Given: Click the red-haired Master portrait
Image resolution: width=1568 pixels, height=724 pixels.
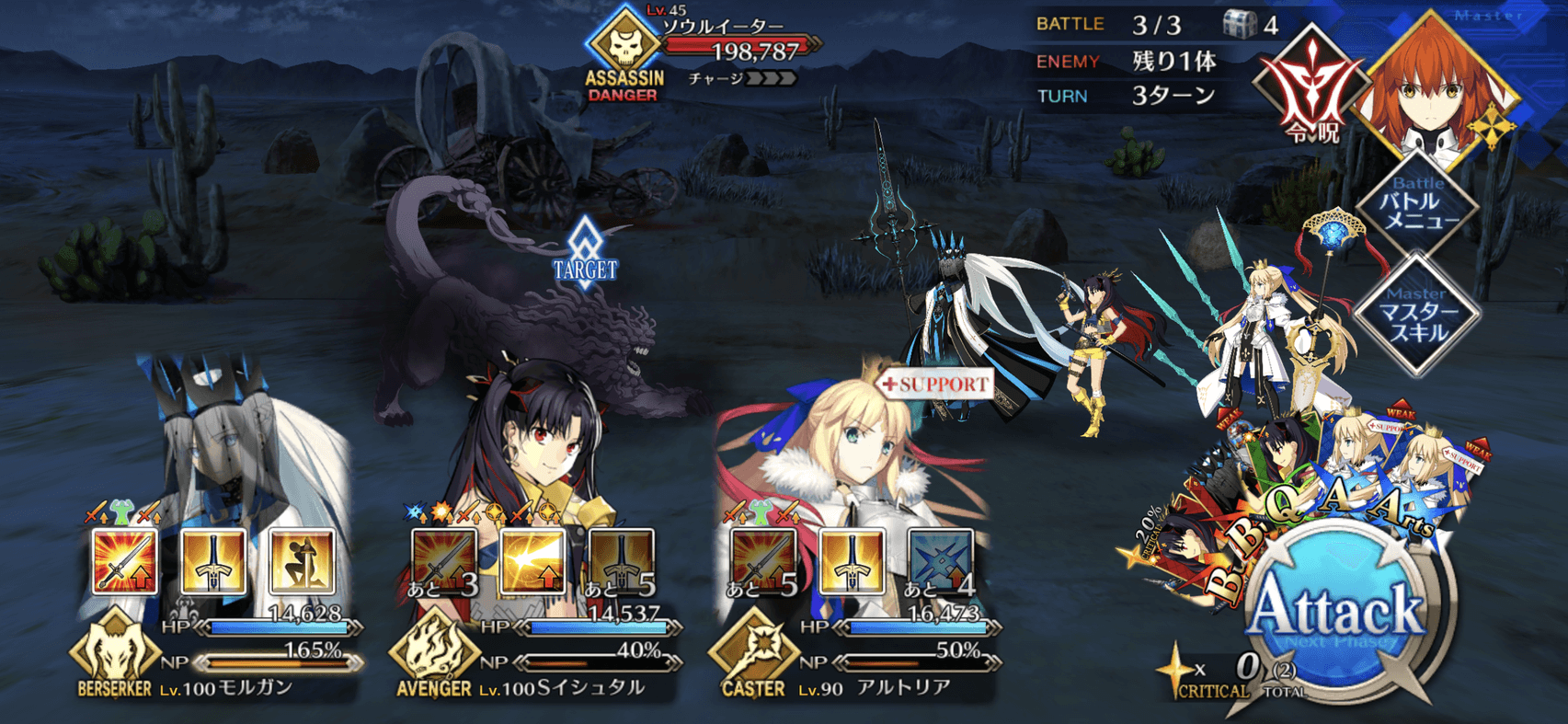Looking at the screenshot, I should pyautogui.click(x=1435, y=87).
